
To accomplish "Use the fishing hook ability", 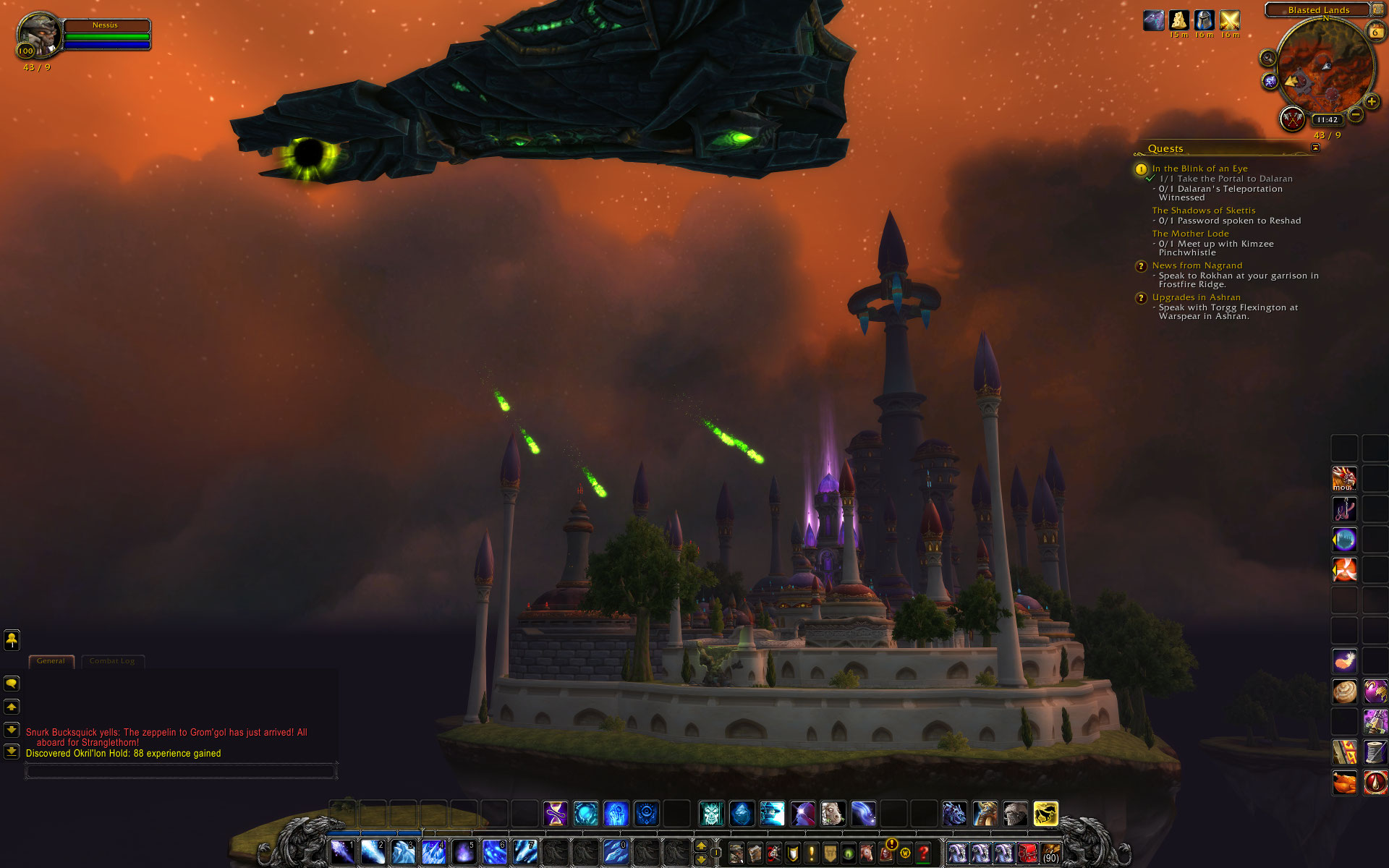I will (1344, 509).
